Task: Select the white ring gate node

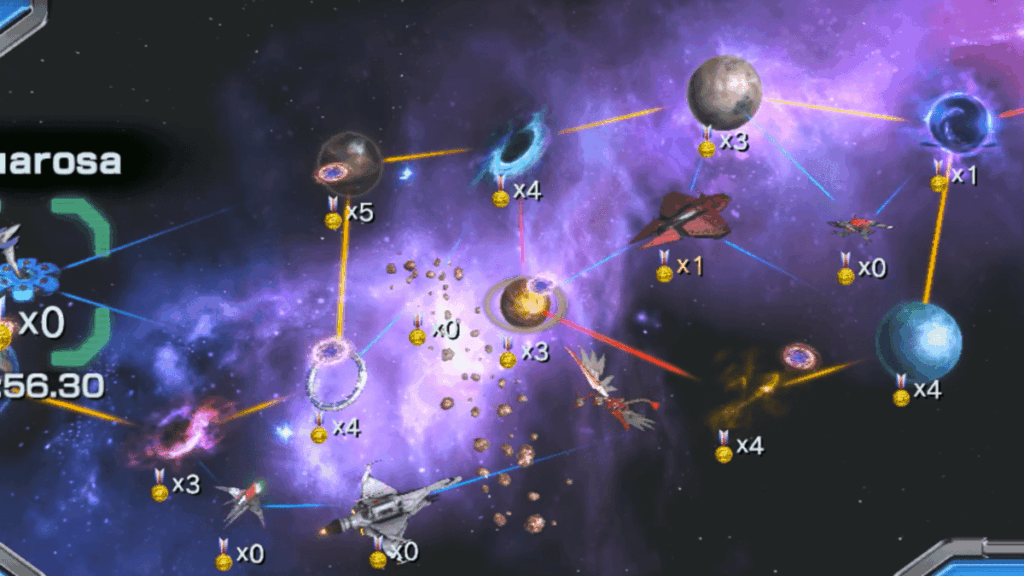Action: [335, 377]
